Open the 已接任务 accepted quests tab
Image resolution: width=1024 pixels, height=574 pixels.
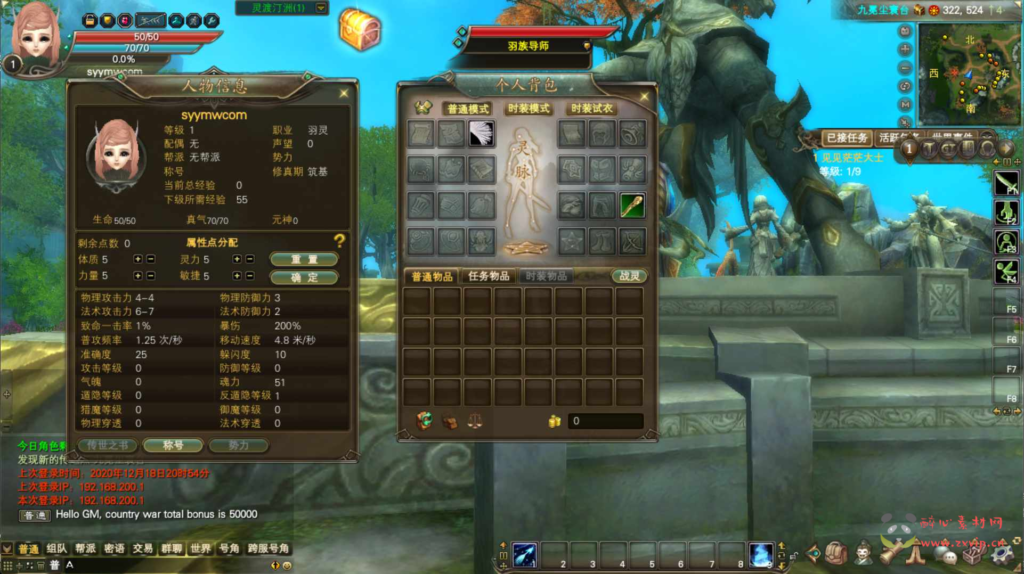[x=846, y=138]
